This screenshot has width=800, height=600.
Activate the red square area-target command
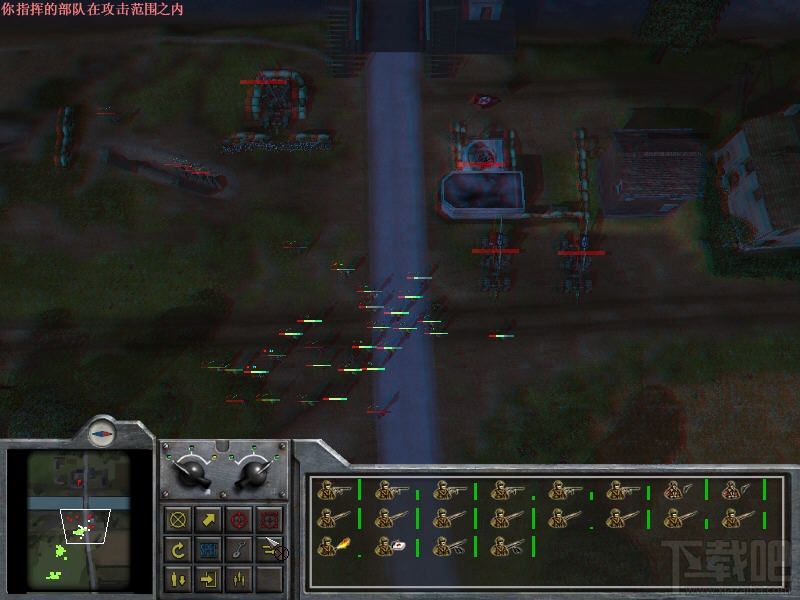tap(268, 520)
